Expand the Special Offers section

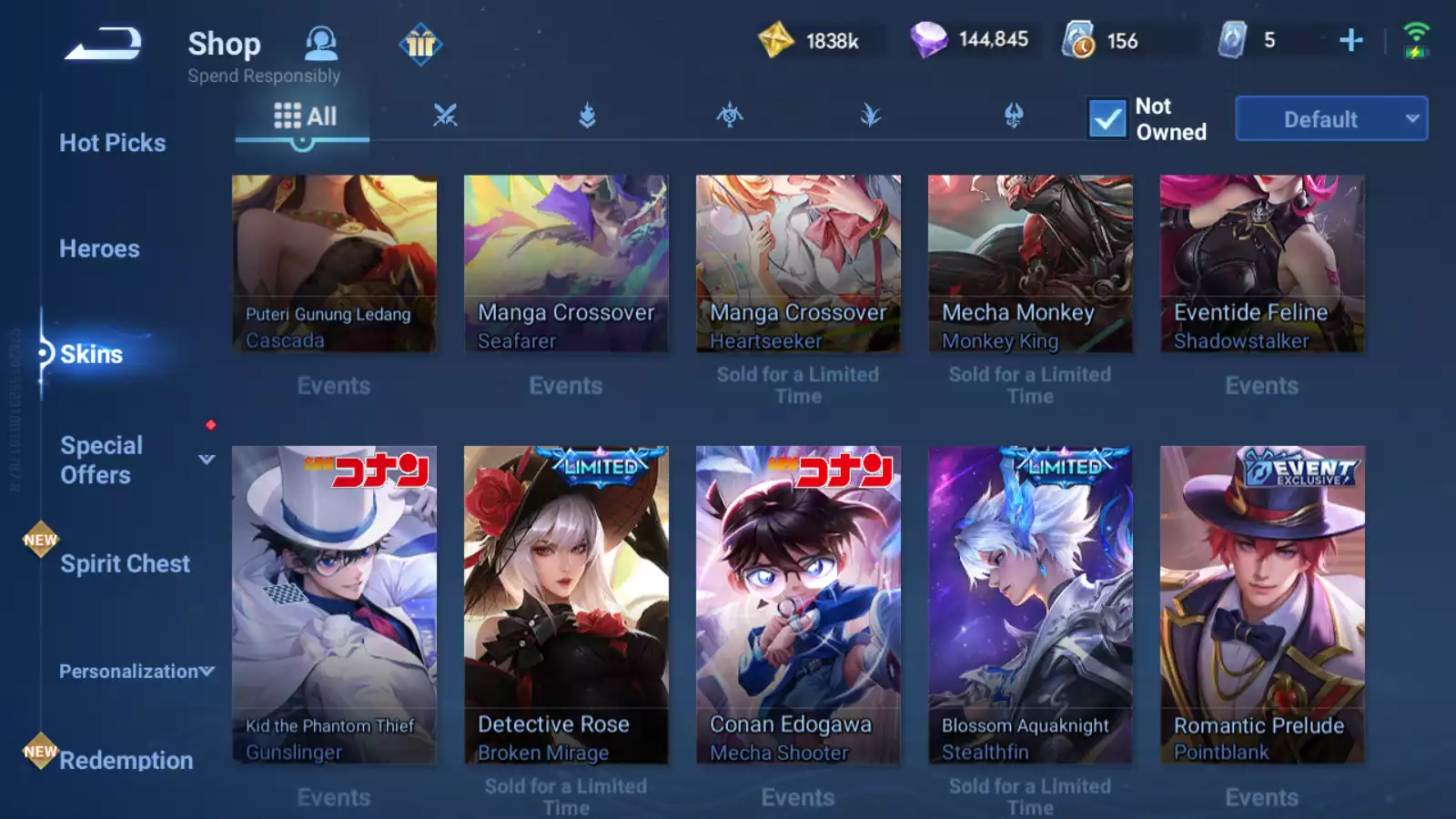tap(207, 460)
